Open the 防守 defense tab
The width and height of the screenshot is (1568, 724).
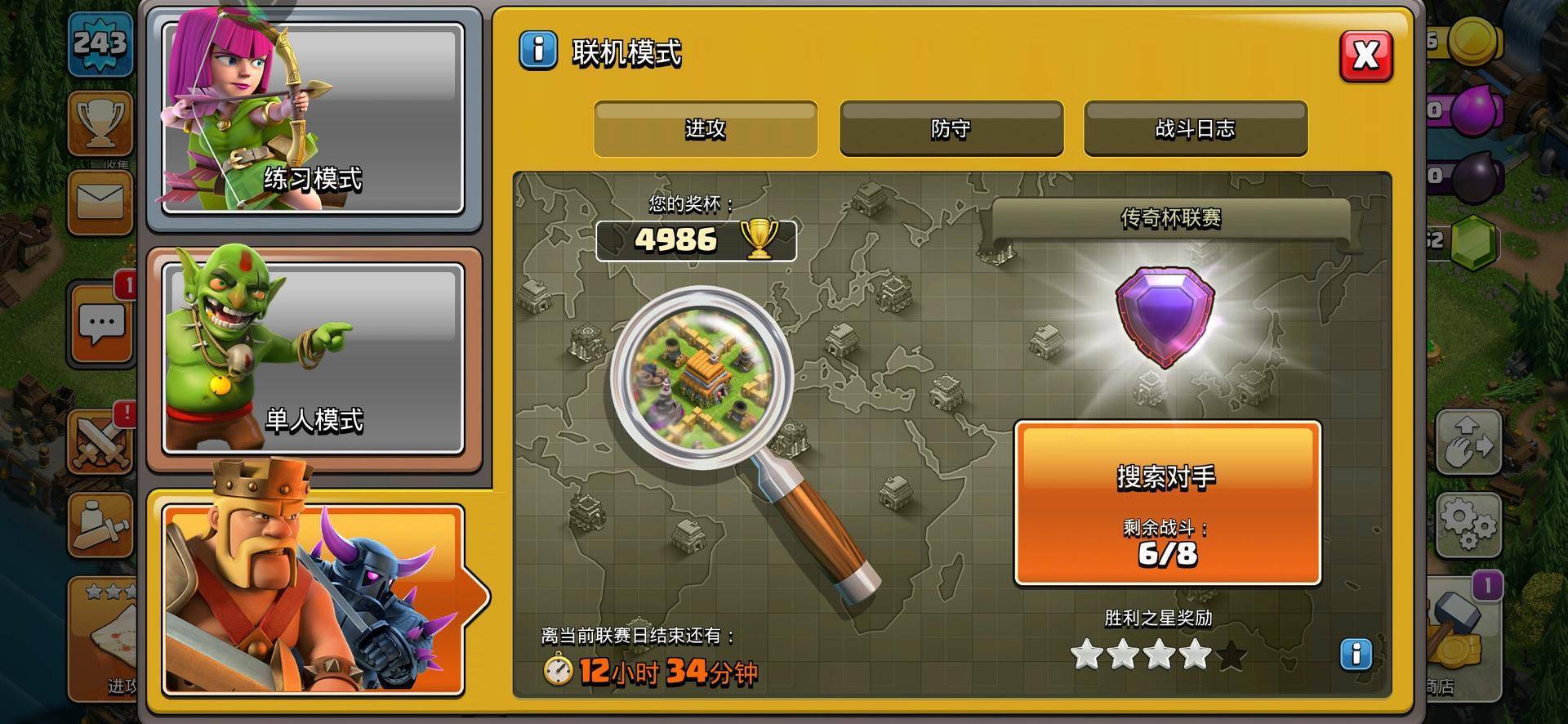click(x=951, y=128)
